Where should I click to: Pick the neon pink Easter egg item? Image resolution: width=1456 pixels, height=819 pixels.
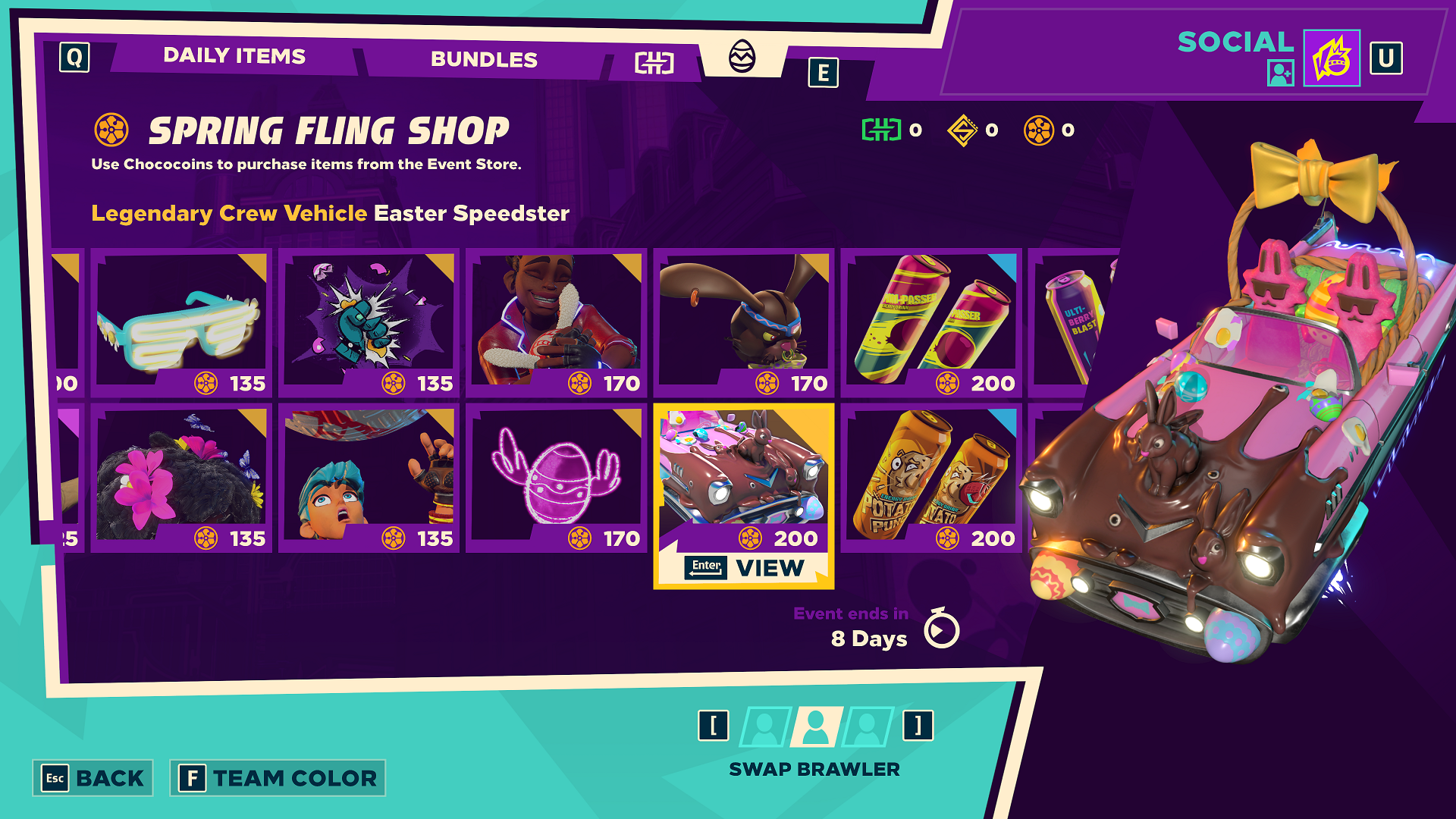pos(556,477)
